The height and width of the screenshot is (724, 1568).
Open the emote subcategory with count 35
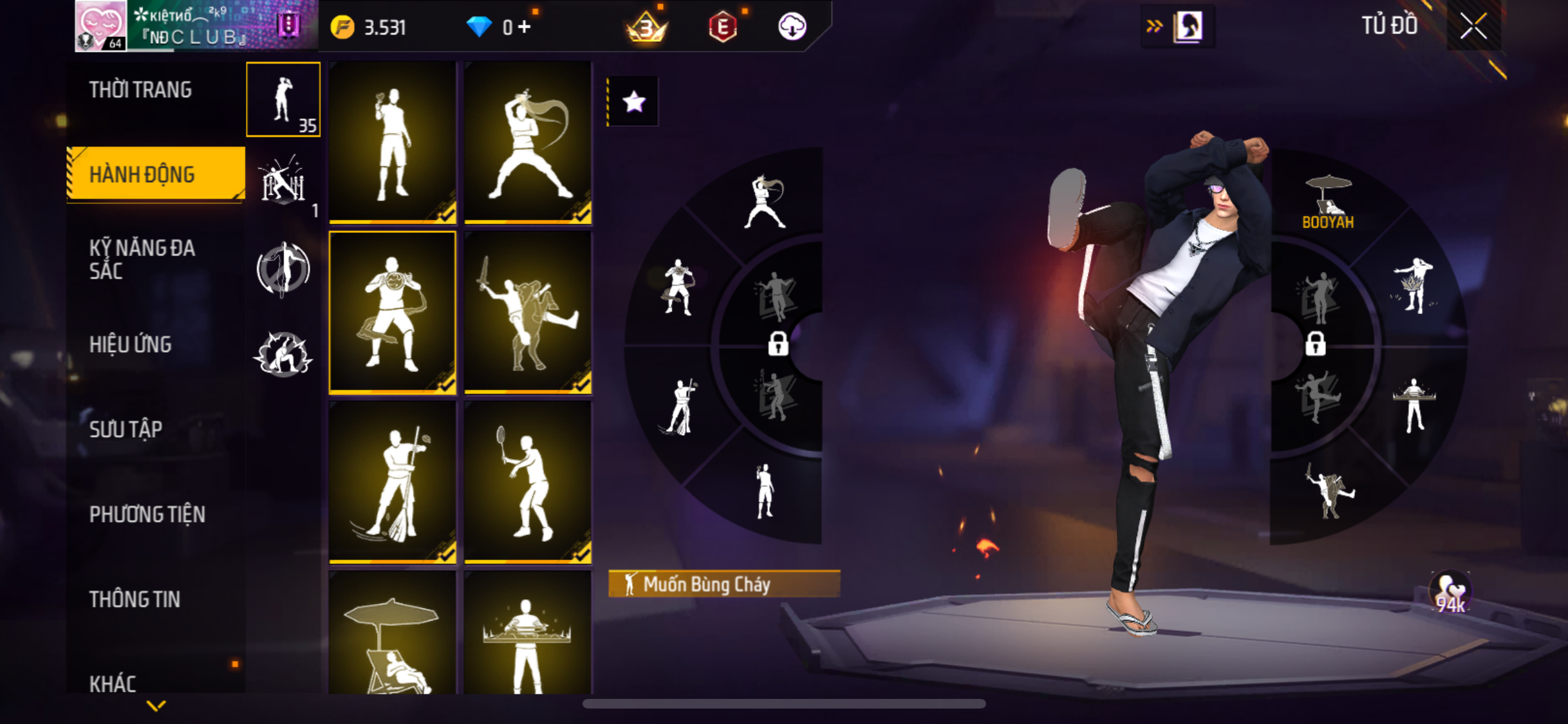coord(283,100)
